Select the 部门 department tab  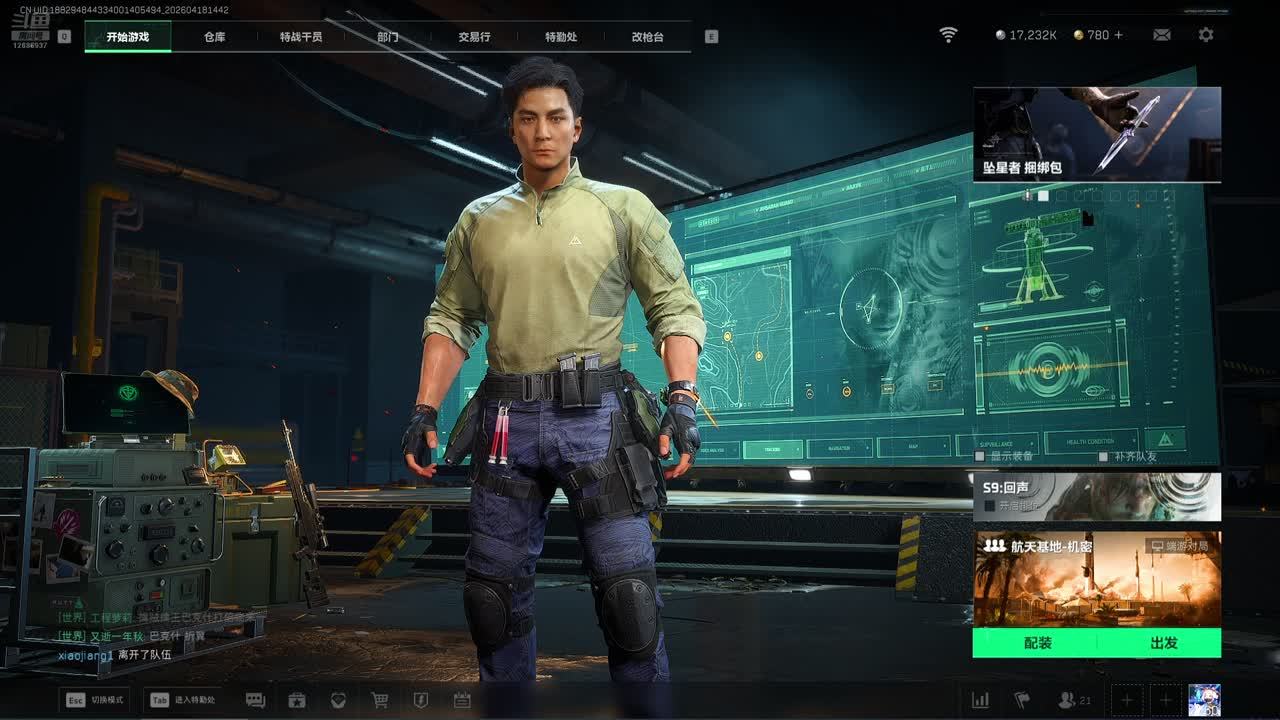pyautogui.click(x=388, y=37)
